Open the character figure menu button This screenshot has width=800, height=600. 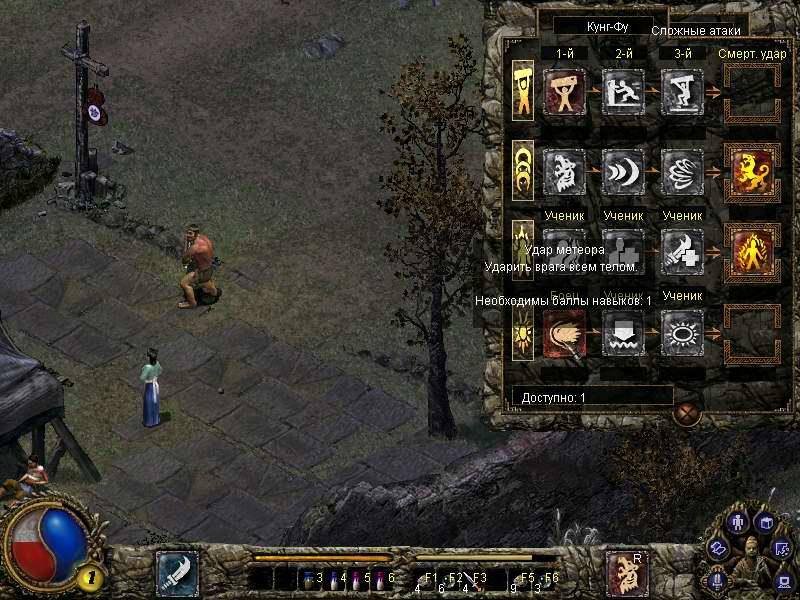pyautogui.click(x=738, y=523)
